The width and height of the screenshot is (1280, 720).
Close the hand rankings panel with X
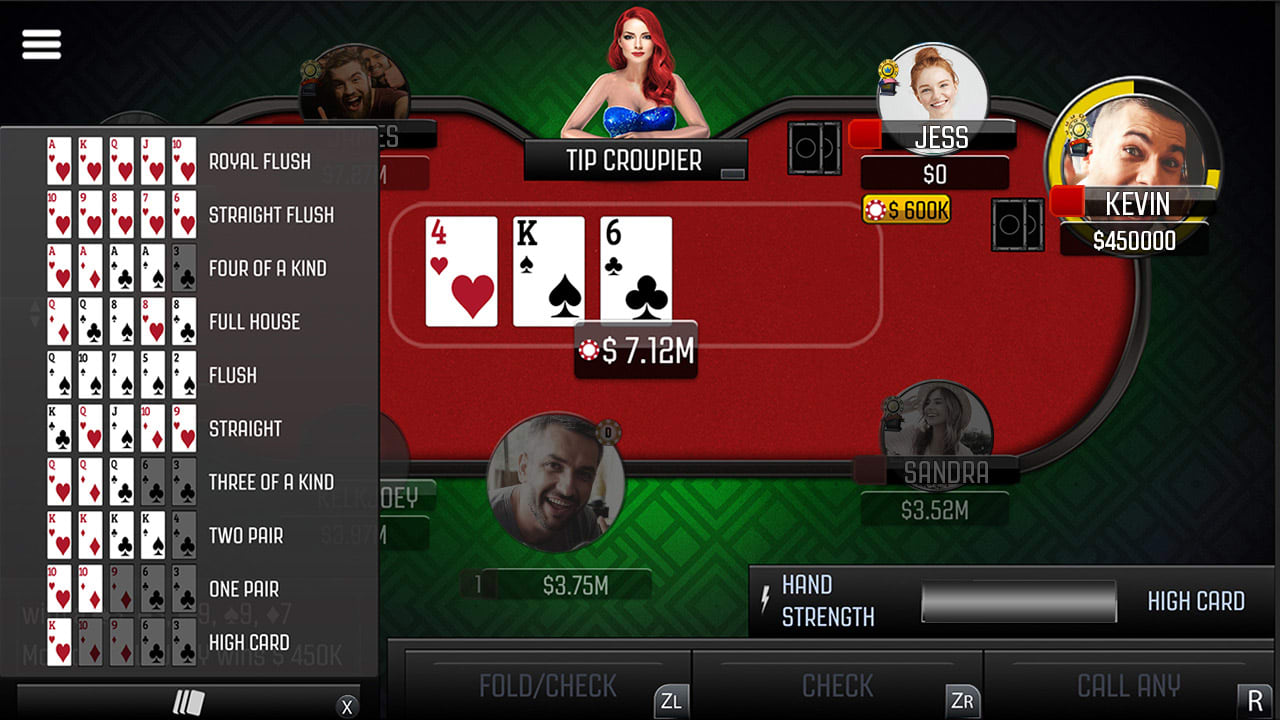pyautogui.click(x=349, y=705)
